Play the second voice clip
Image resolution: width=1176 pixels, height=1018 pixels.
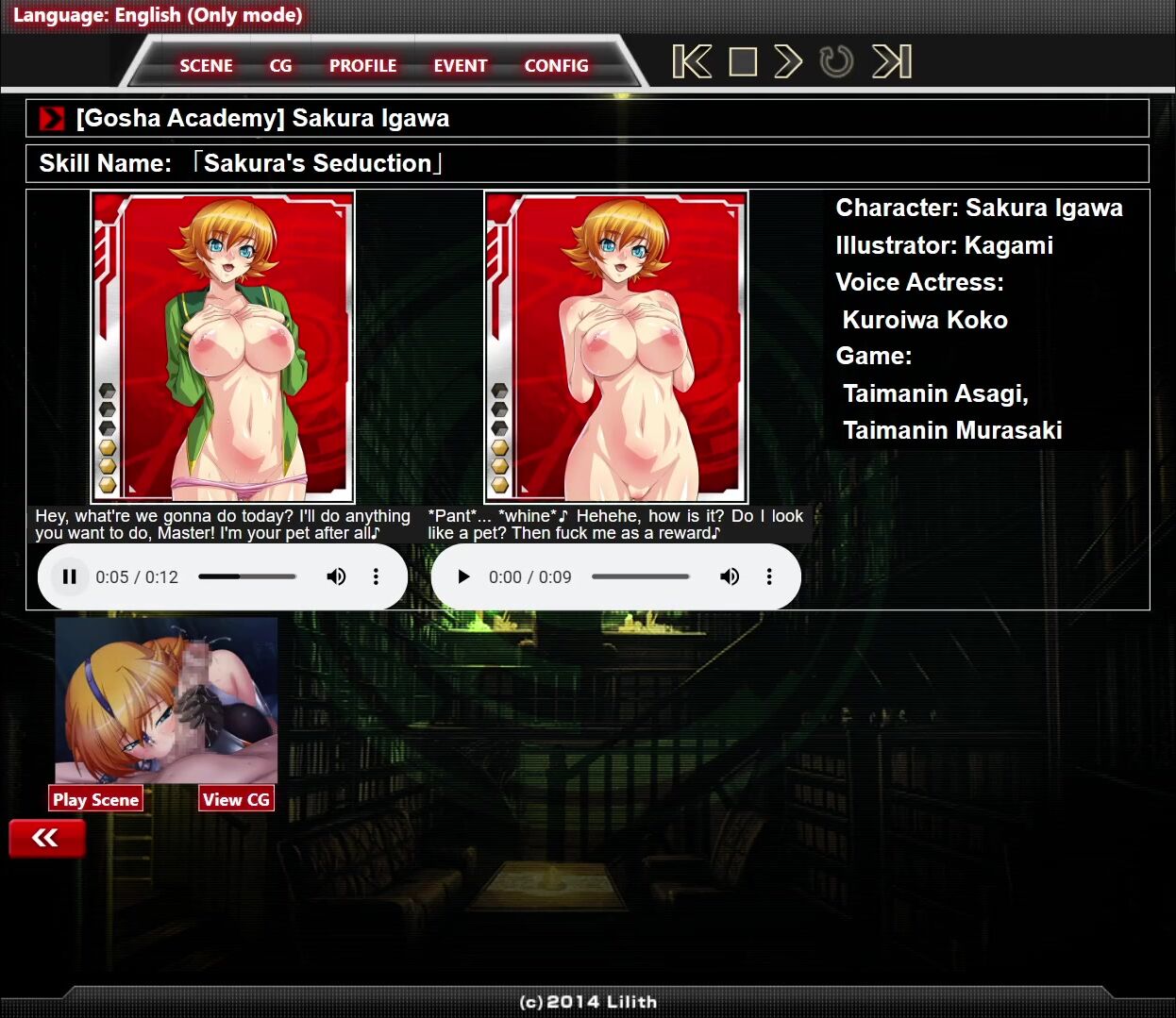pyautogui.click(x=462, y=576)
